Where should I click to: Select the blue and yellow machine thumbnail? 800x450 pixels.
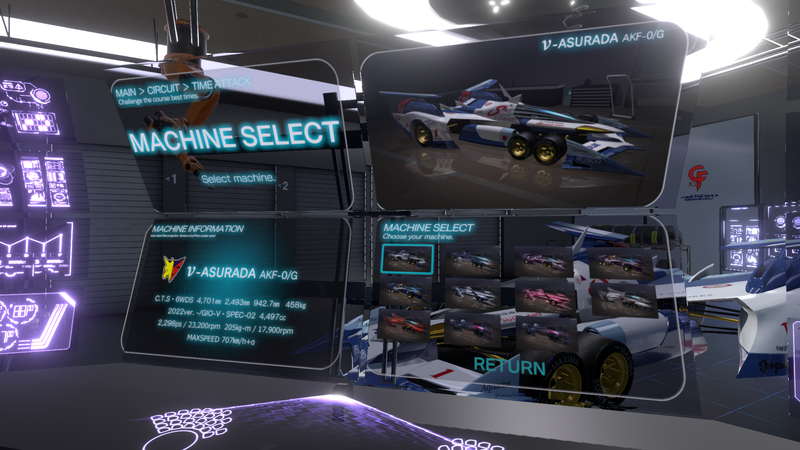tap(405, 292)
